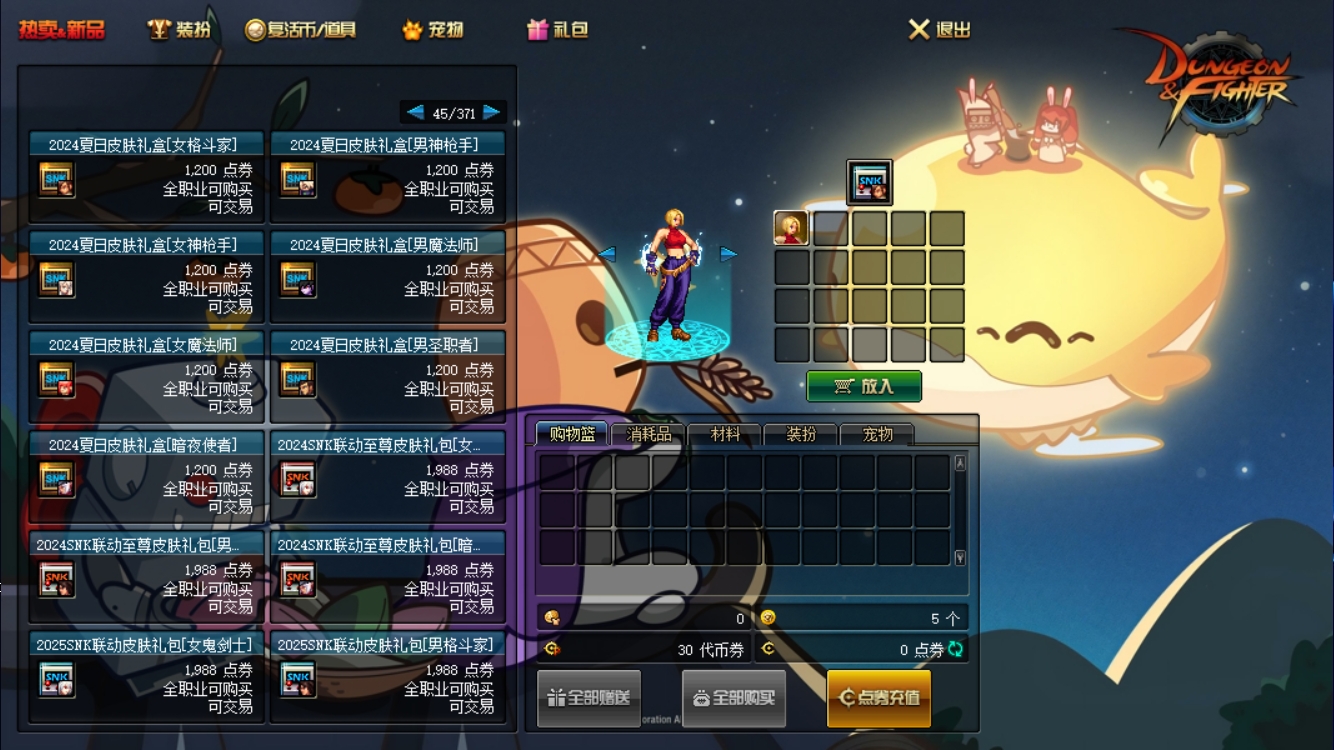Switch to 复活币/道具 category

coord(301,30)
